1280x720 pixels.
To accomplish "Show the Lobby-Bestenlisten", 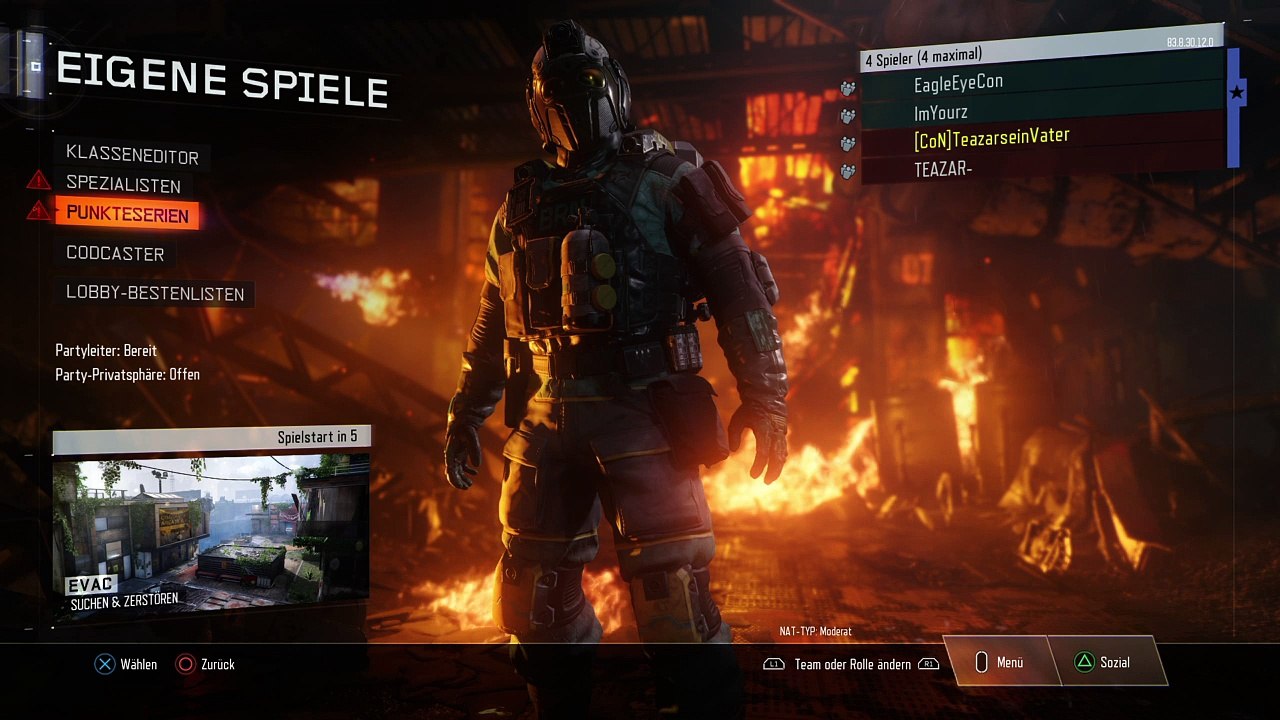I will (x=155, y=293).
